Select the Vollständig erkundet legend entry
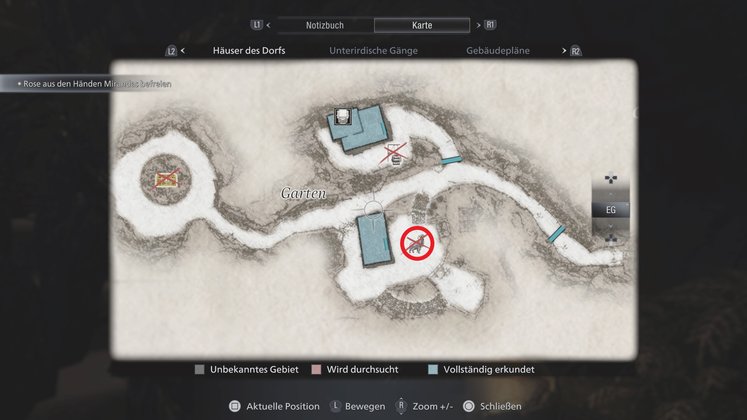 coord(483,369)
